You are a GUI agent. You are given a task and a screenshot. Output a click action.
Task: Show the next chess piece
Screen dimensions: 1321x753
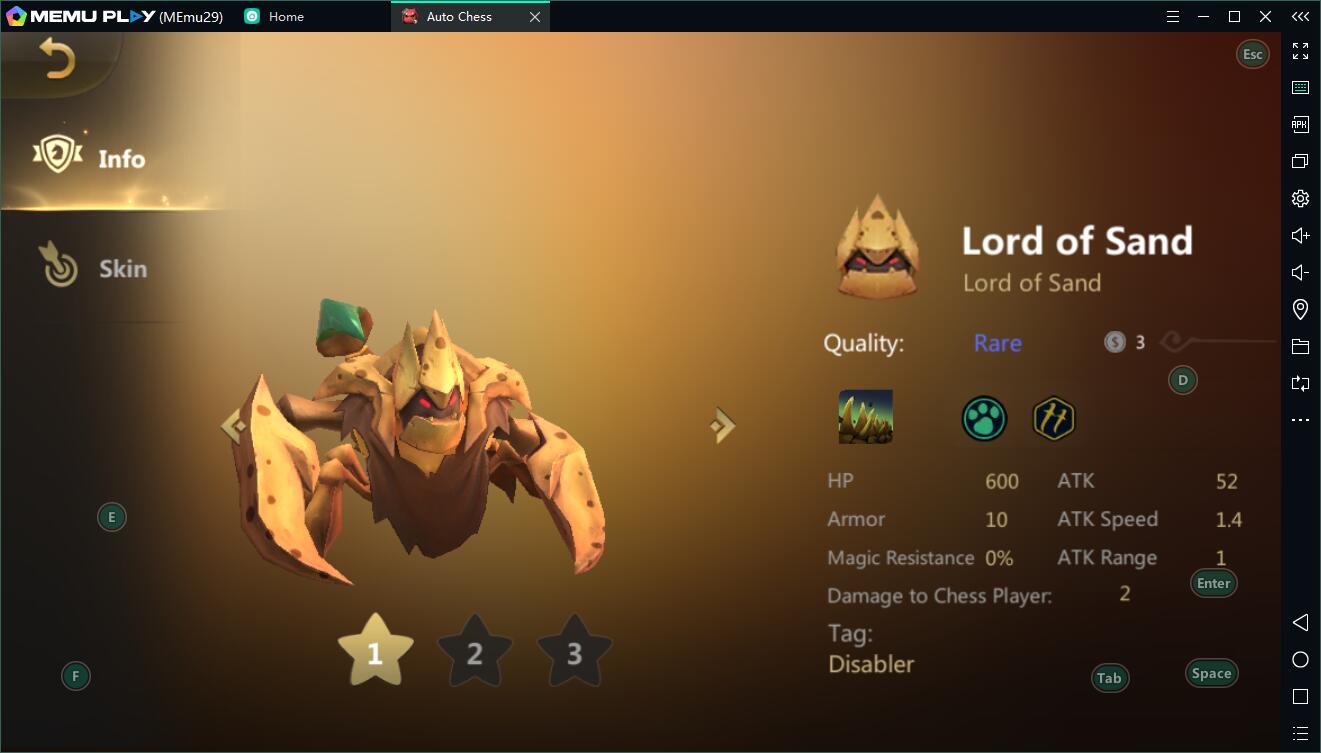click(722, 426)
